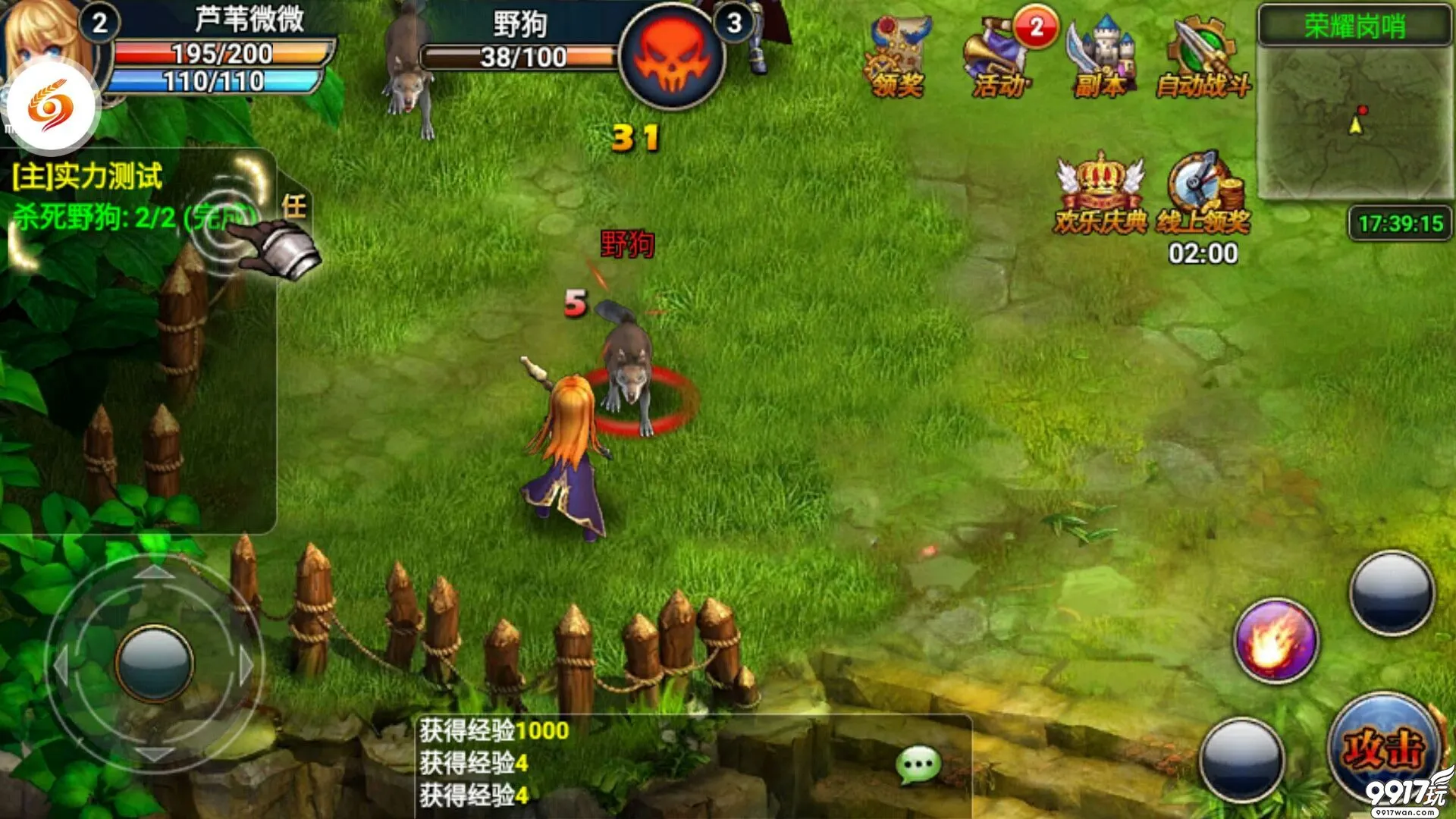Open the 活动 events menu
The image size is (1456, 819).
point(1000,59)
